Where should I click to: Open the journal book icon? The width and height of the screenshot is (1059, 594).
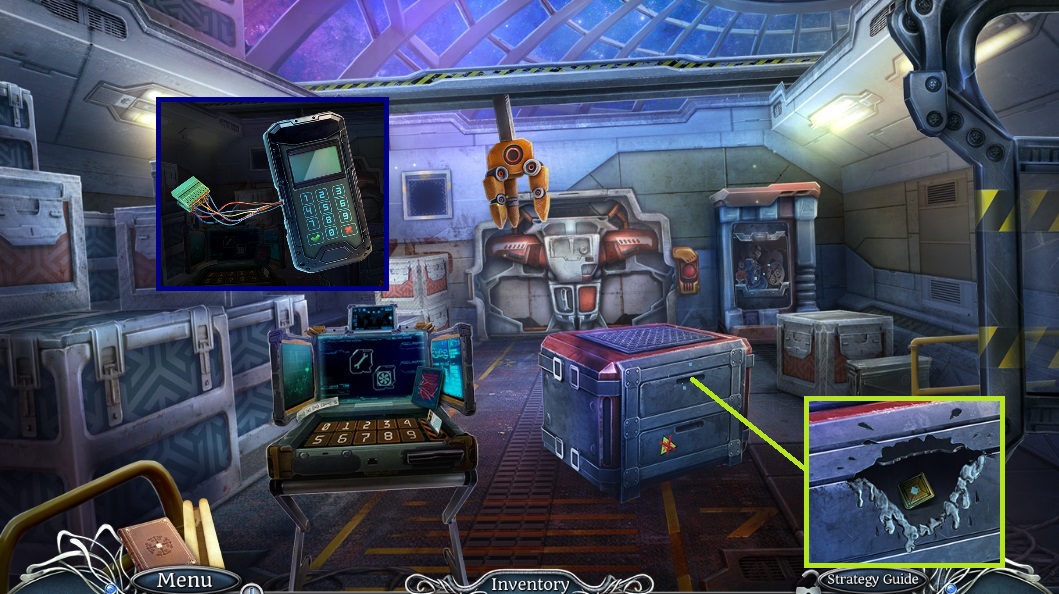(158, 543)
